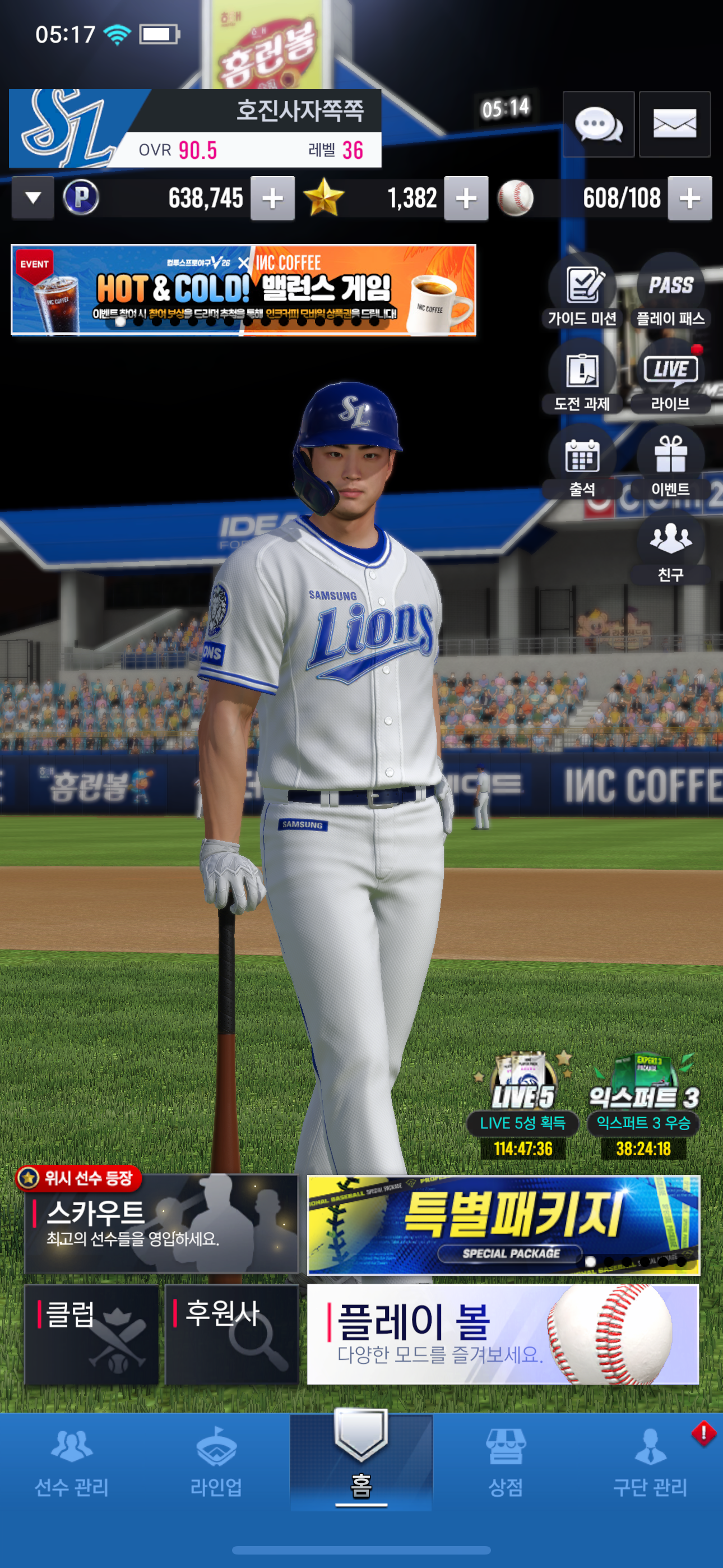Switch to the 상점 shop tab
This screenshot has width=723, height=1568.
point(505,1461)
